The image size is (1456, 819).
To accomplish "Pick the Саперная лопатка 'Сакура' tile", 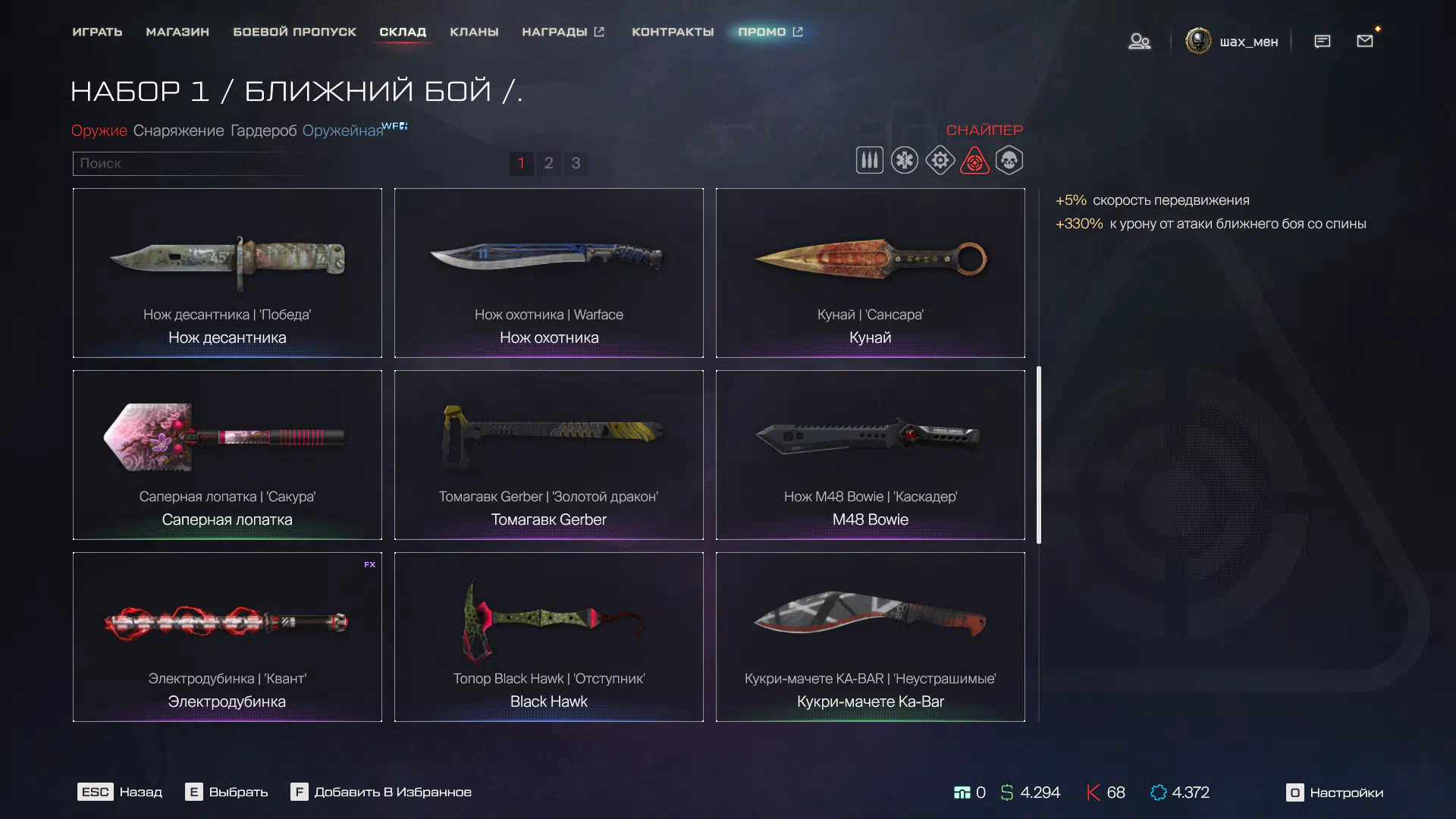I will click(227, 455).
